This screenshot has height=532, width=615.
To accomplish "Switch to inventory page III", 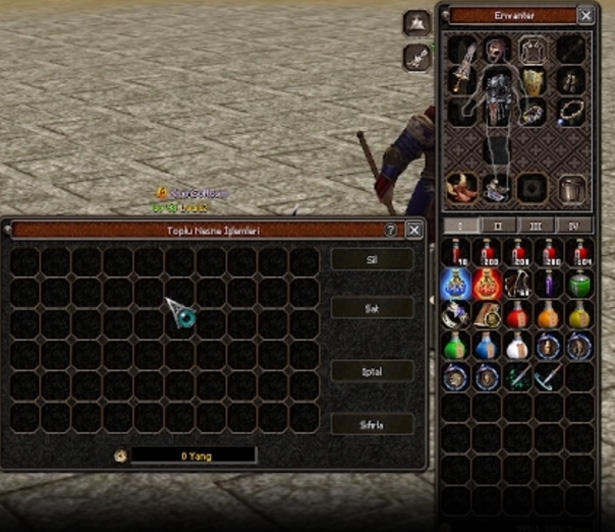I will coord(537,226).
